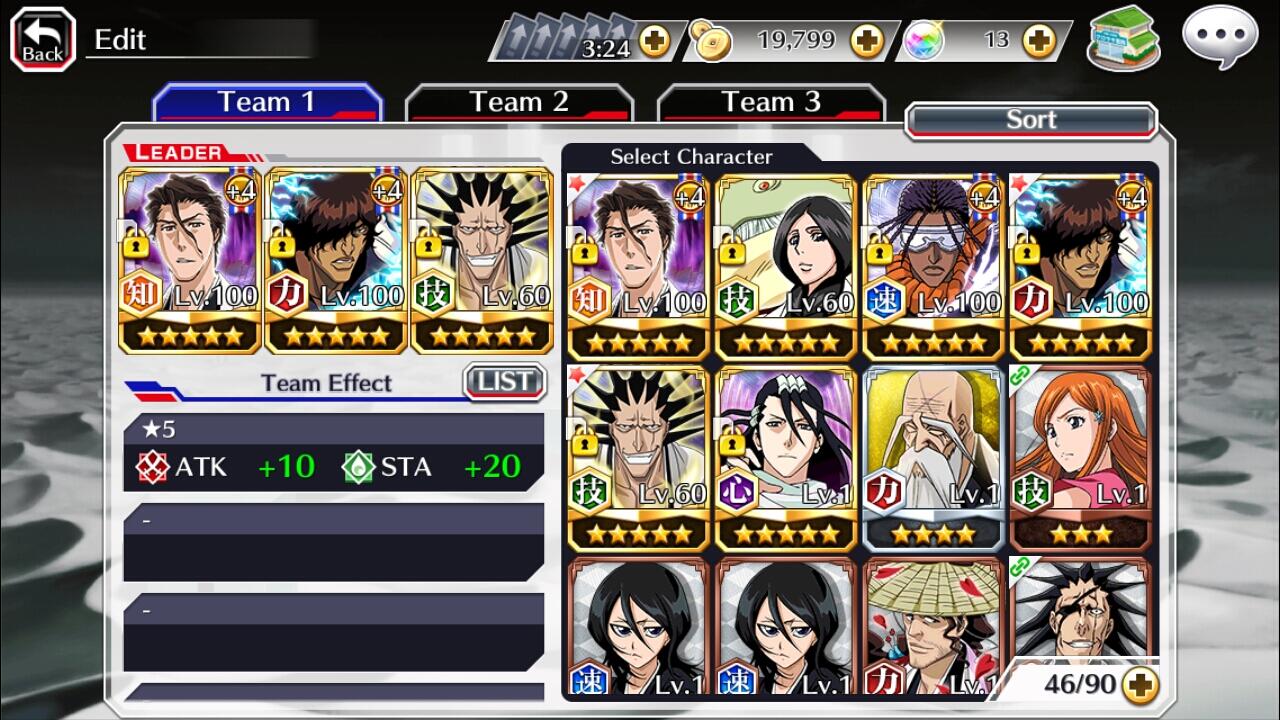This screenshot has height=720, width=1280.
Task: Expand character storage with the 46/90 plus
Action: 1140,684
